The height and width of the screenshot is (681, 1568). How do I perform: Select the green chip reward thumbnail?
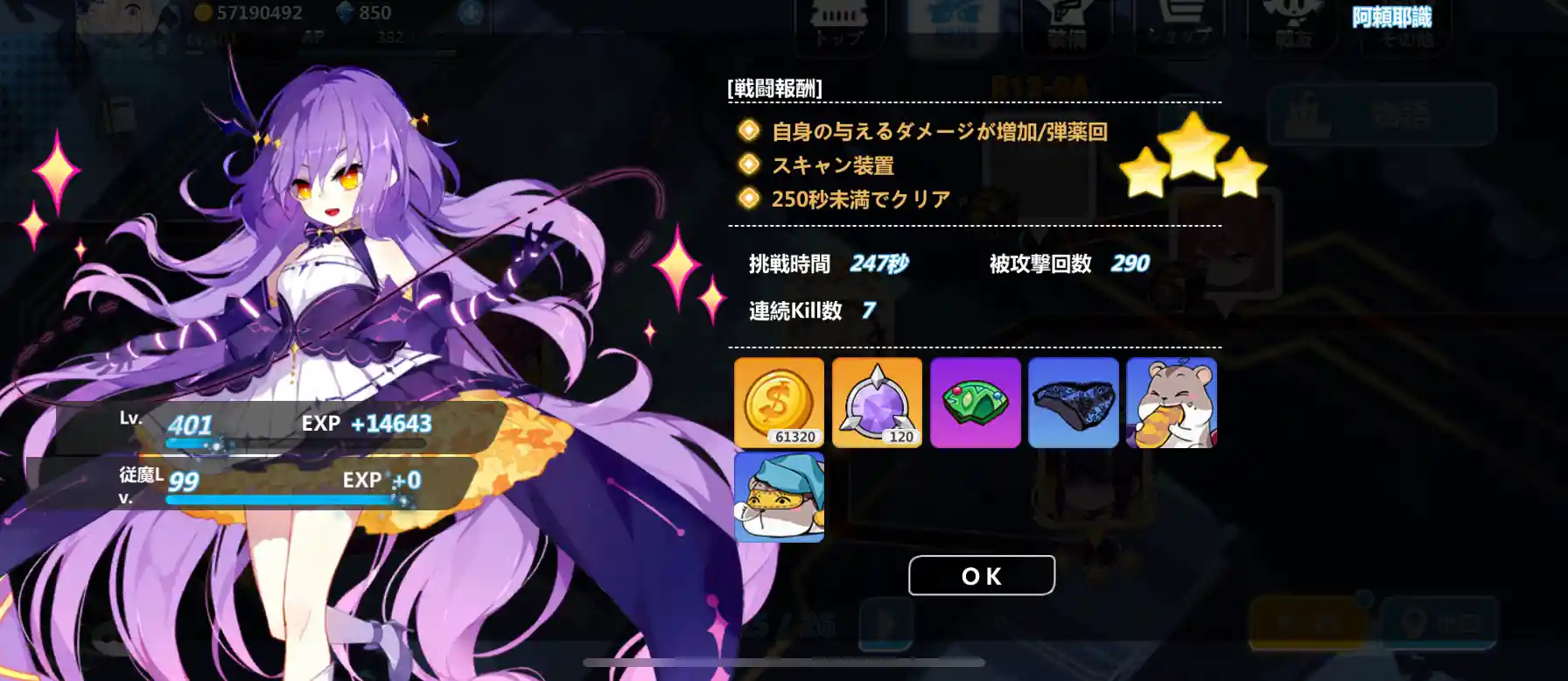coord(974,403)
